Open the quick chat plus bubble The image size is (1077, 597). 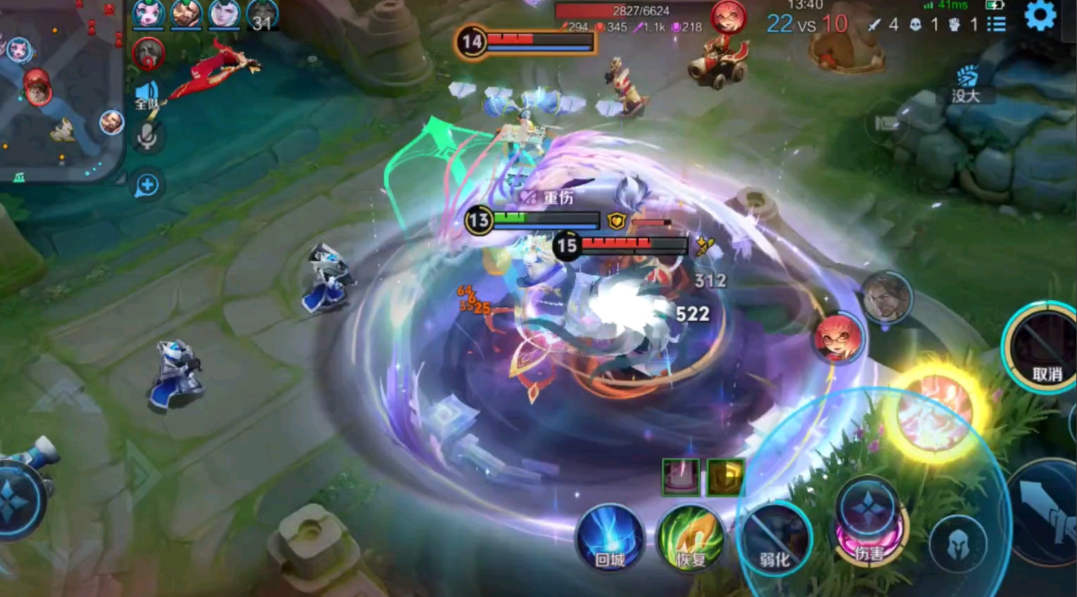(147, 184)
